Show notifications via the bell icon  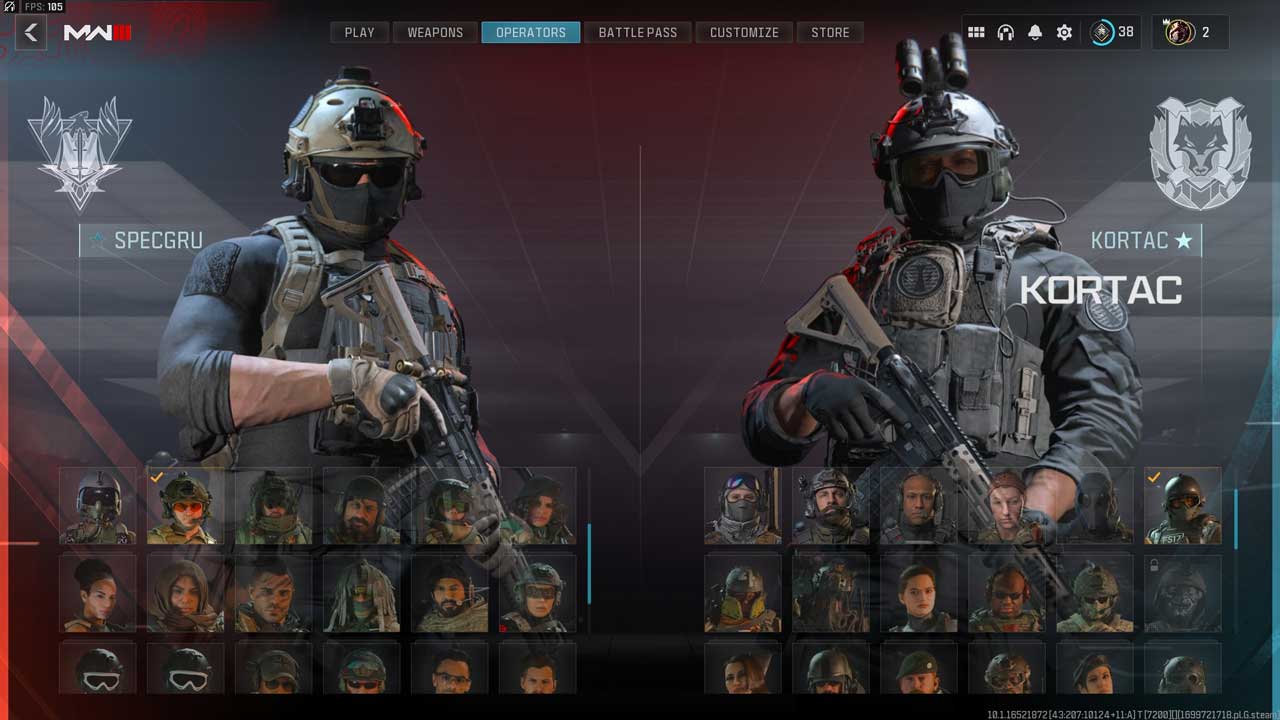(1035, 33)
